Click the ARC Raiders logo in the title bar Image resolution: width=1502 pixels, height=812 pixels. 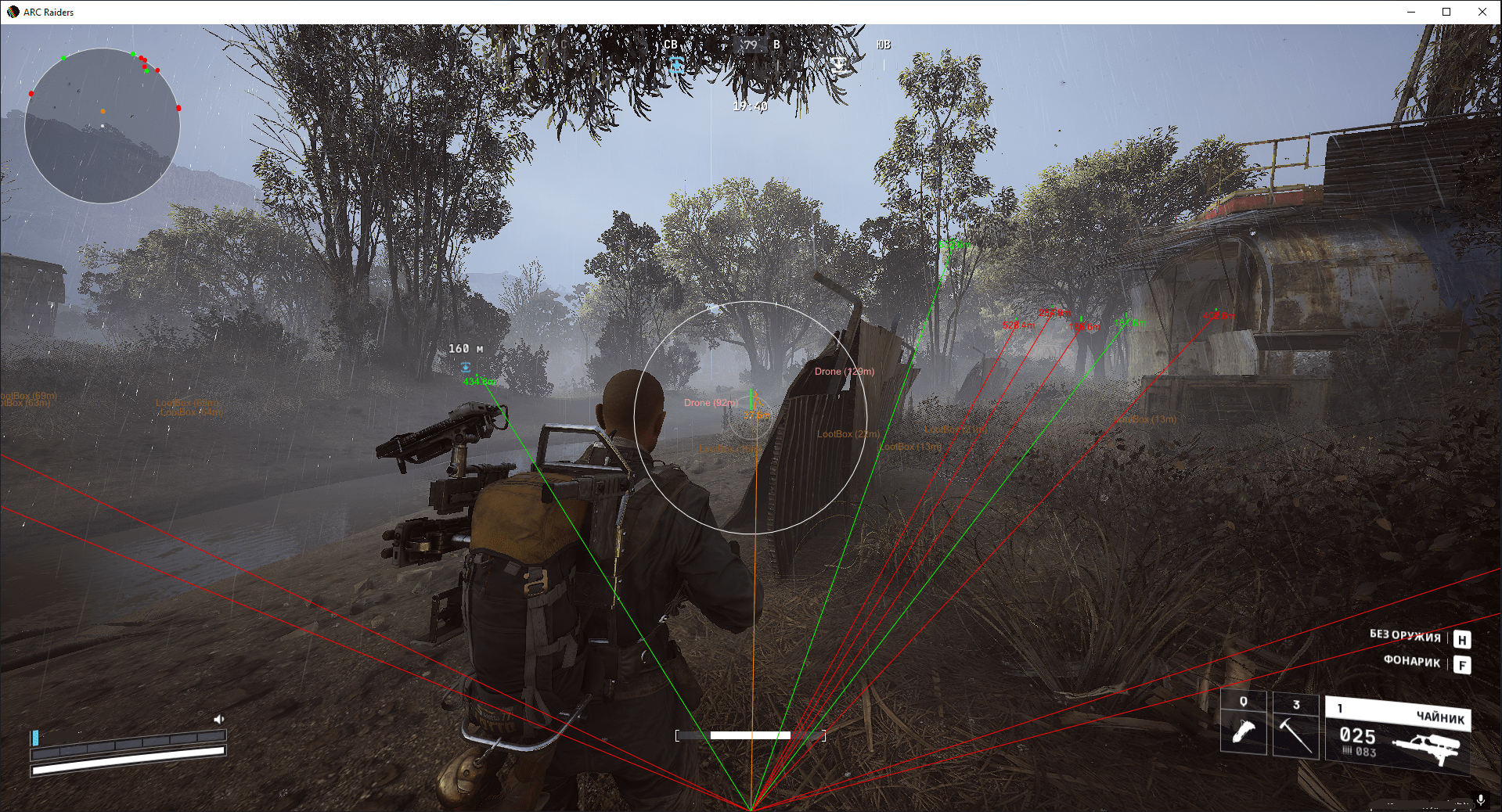pos(13,12)
